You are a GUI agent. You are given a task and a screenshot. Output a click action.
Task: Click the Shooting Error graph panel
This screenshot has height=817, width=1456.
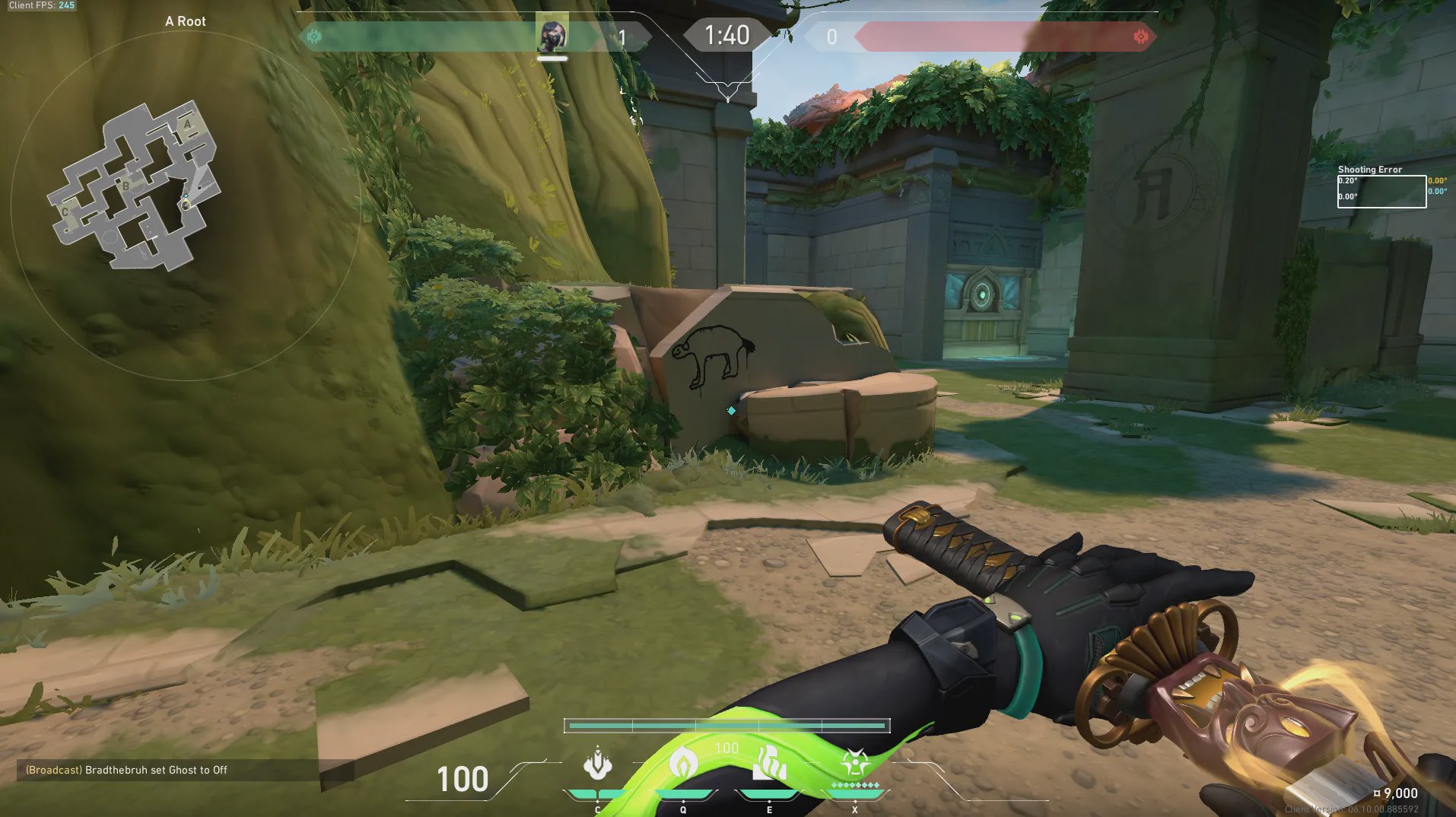(x=1381, y=192)
